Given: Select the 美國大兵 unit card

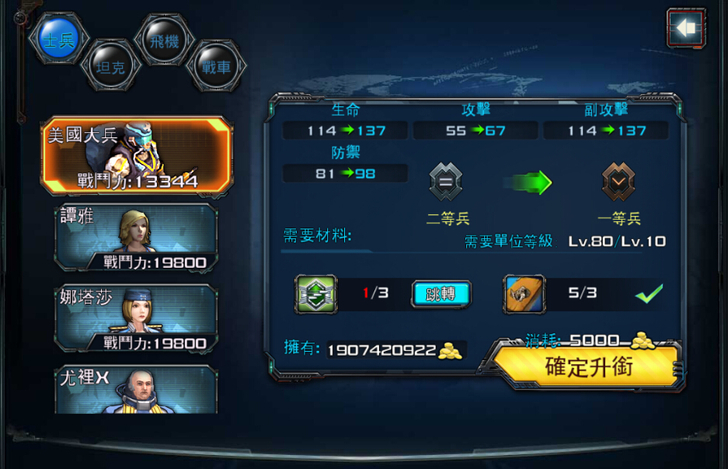Looking at the screenshot, I should (137, 155).
